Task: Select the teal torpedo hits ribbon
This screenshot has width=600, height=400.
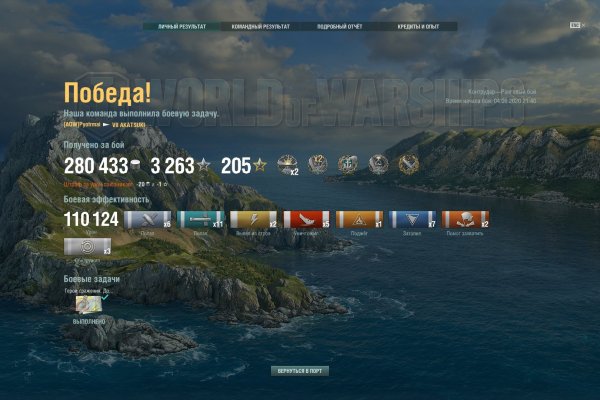Action: [200, 220]
